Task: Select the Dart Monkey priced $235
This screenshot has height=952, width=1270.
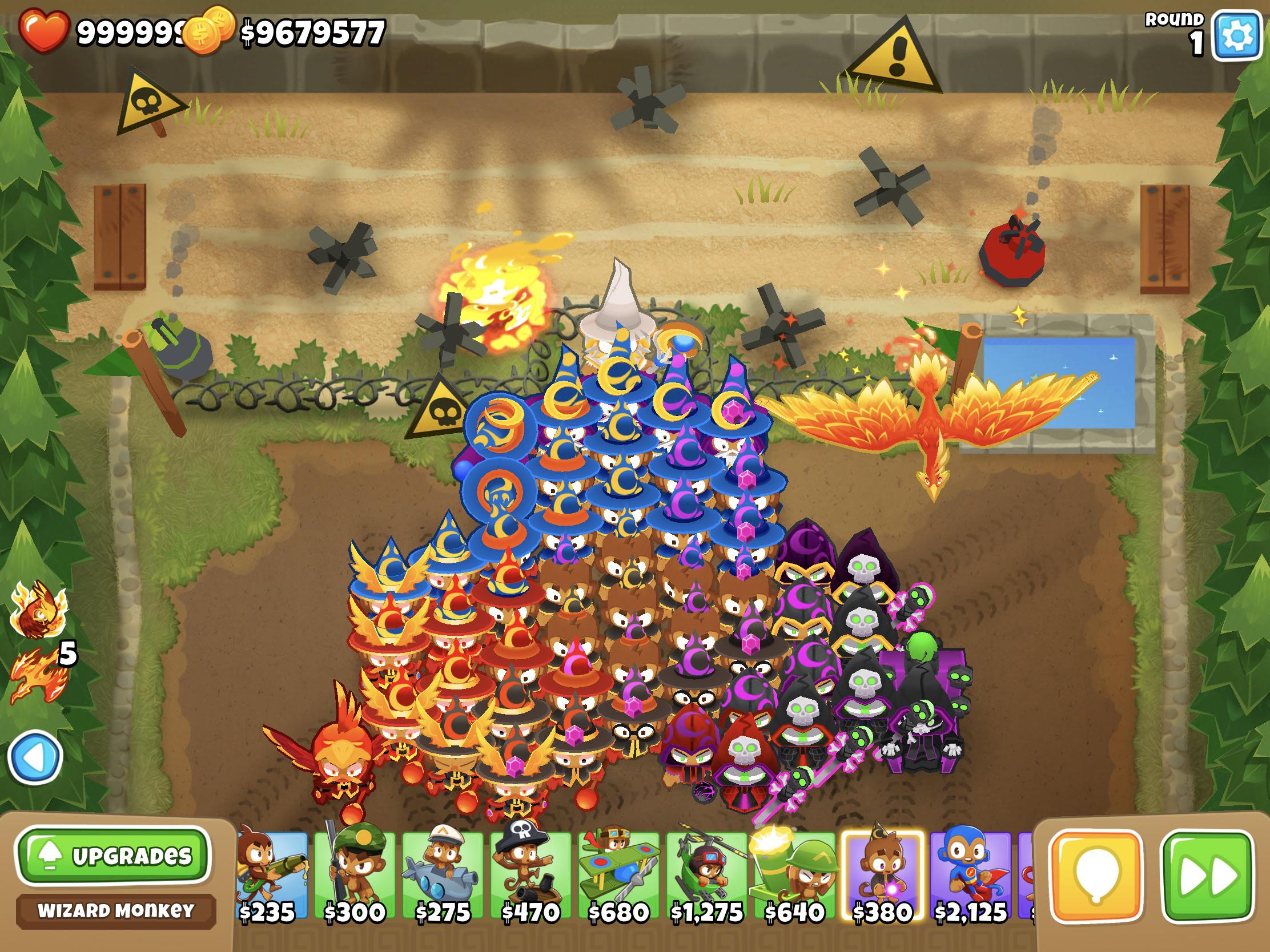Action: pyautogui.click(x=270, y=872)
